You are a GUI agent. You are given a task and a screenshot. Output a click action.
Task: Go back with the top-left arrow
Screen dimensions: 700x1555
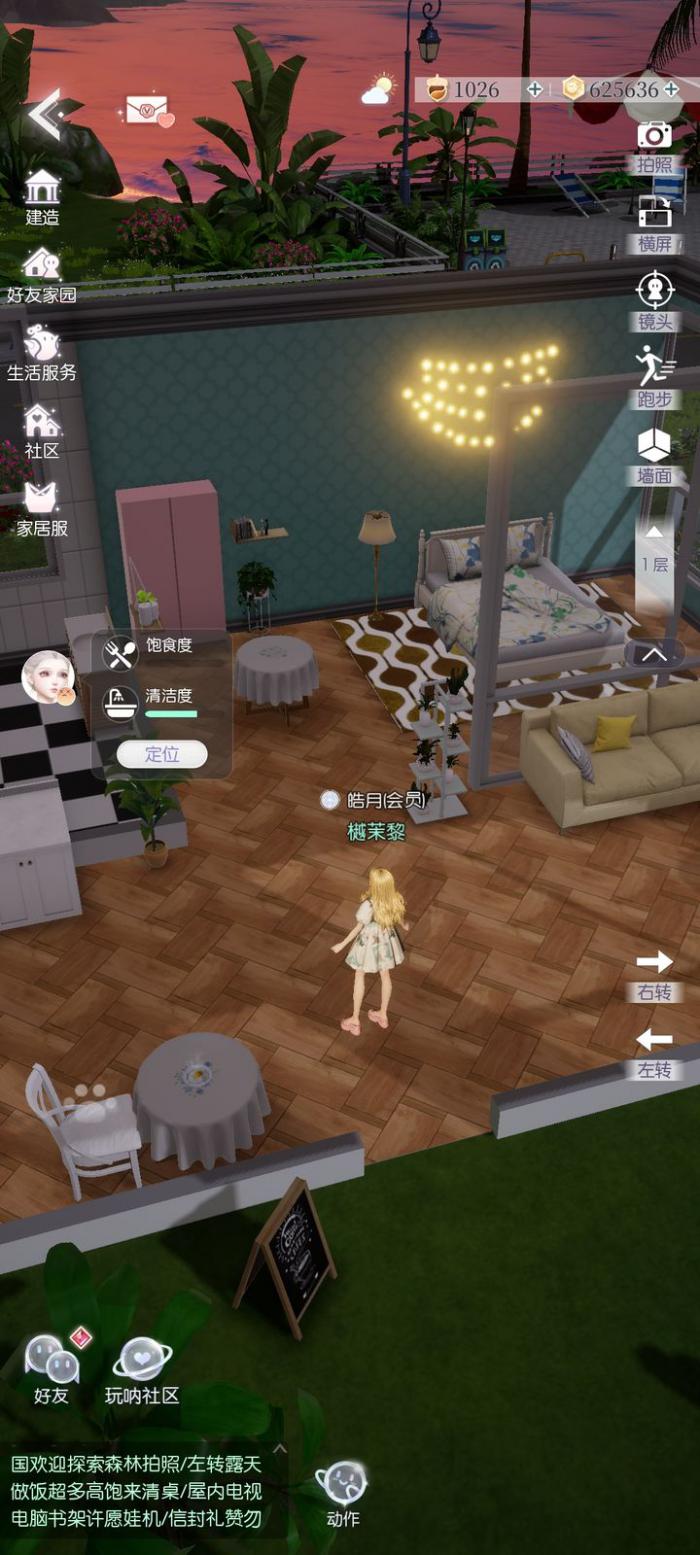(x=44, y=113)
